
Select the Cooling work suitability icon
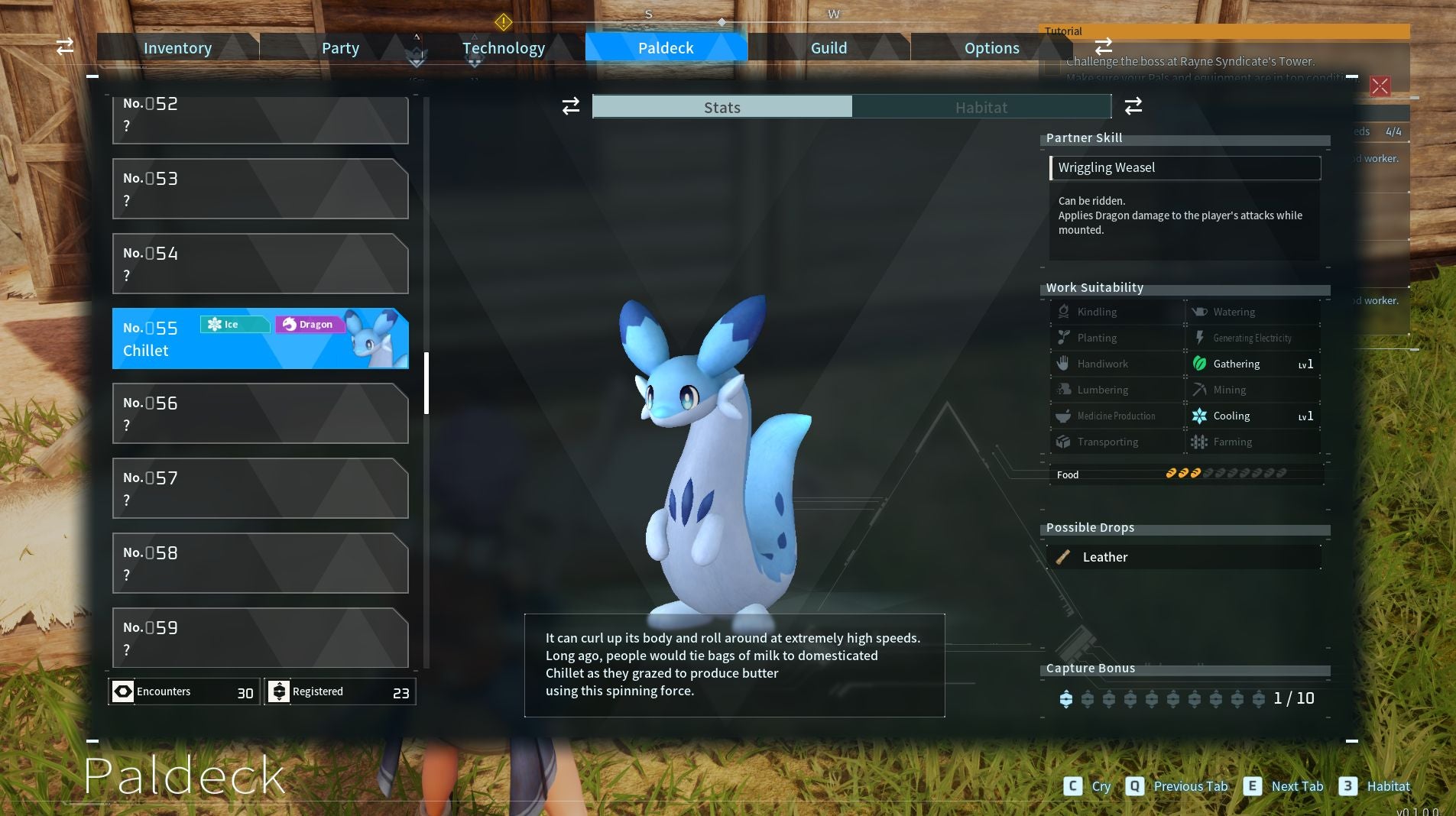[1200, 416]
